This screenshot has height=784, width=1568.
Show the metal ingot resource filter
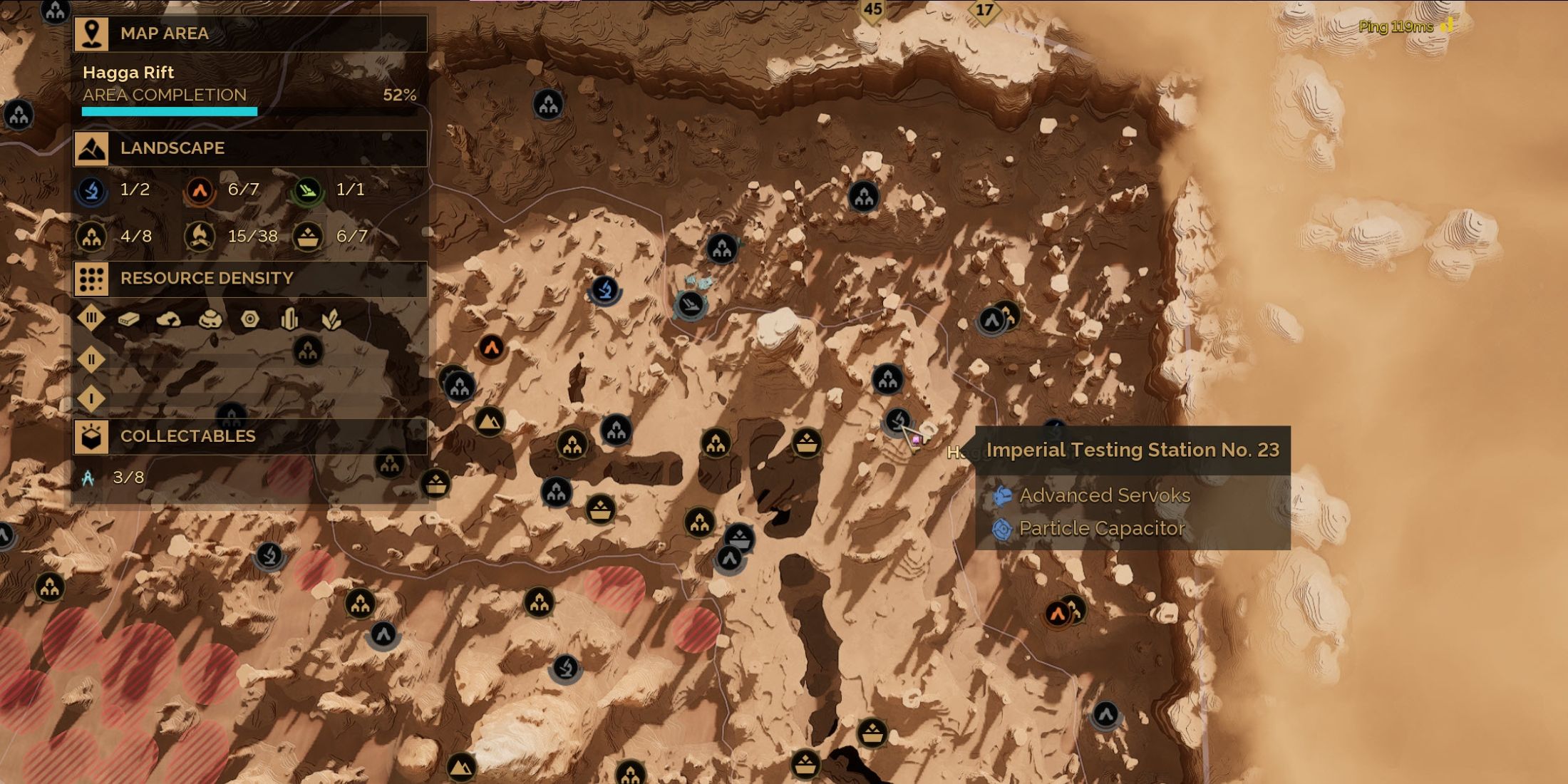129,319
